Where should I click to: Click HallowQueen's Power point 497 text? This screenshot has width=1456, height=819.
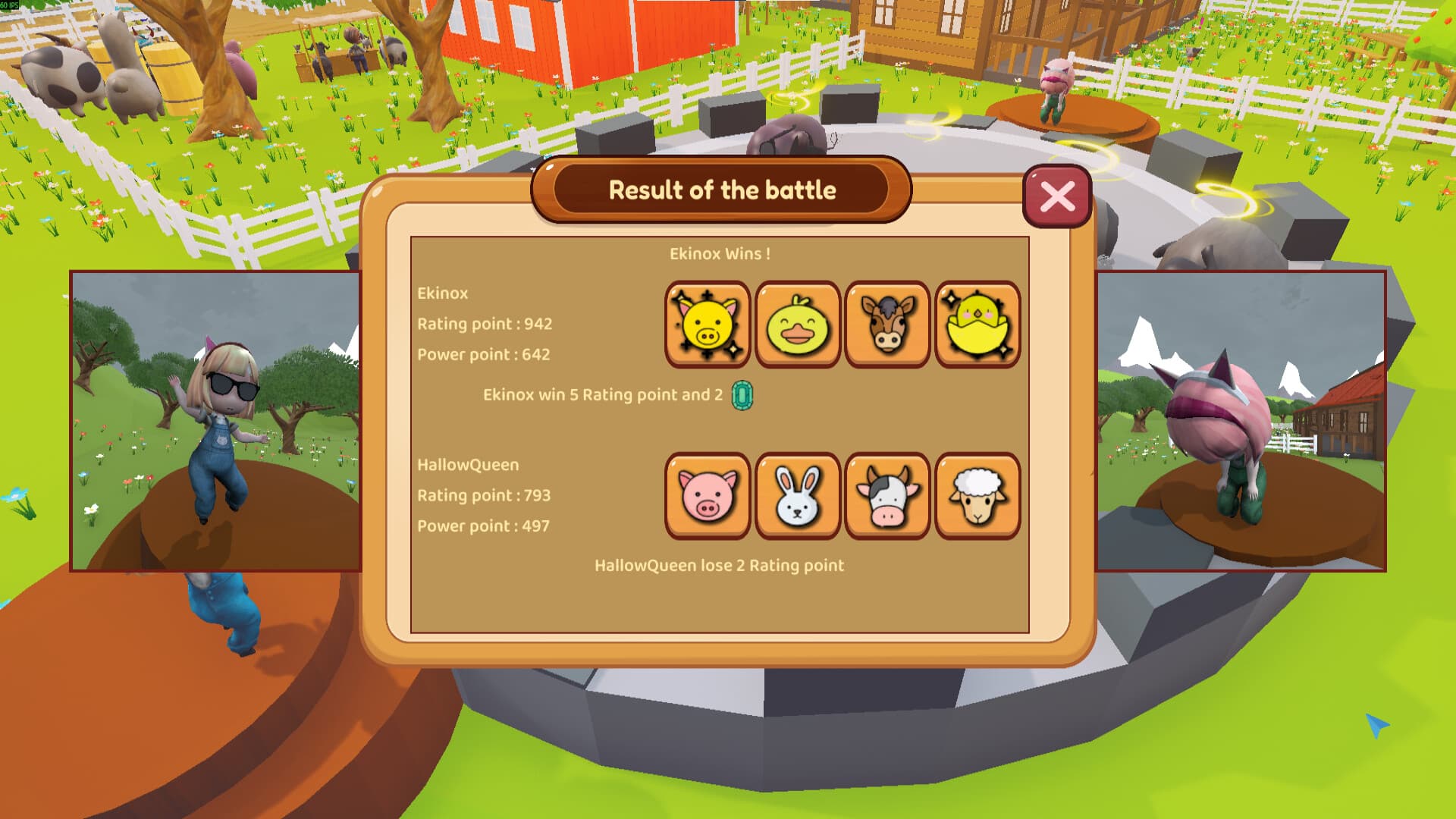pyautogui.click(x=483, y=525)
